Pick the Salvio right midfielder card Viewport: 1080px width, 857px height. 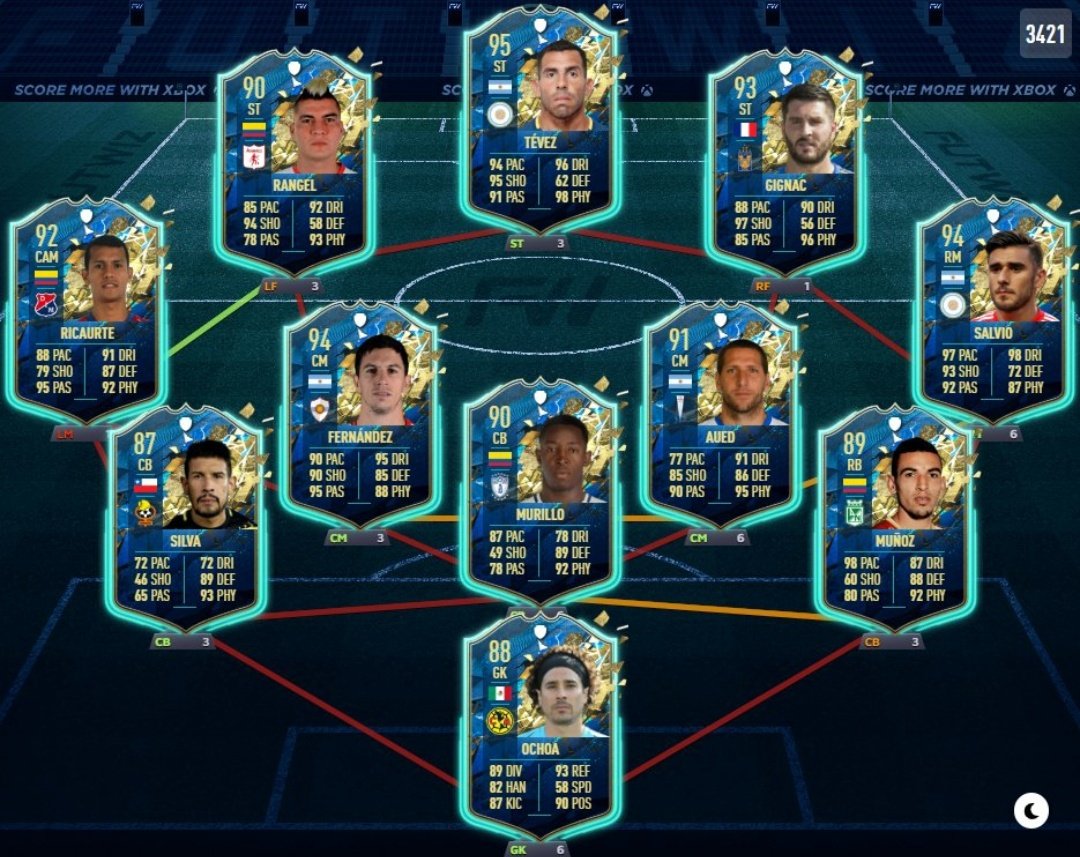[x=993, y=310]
